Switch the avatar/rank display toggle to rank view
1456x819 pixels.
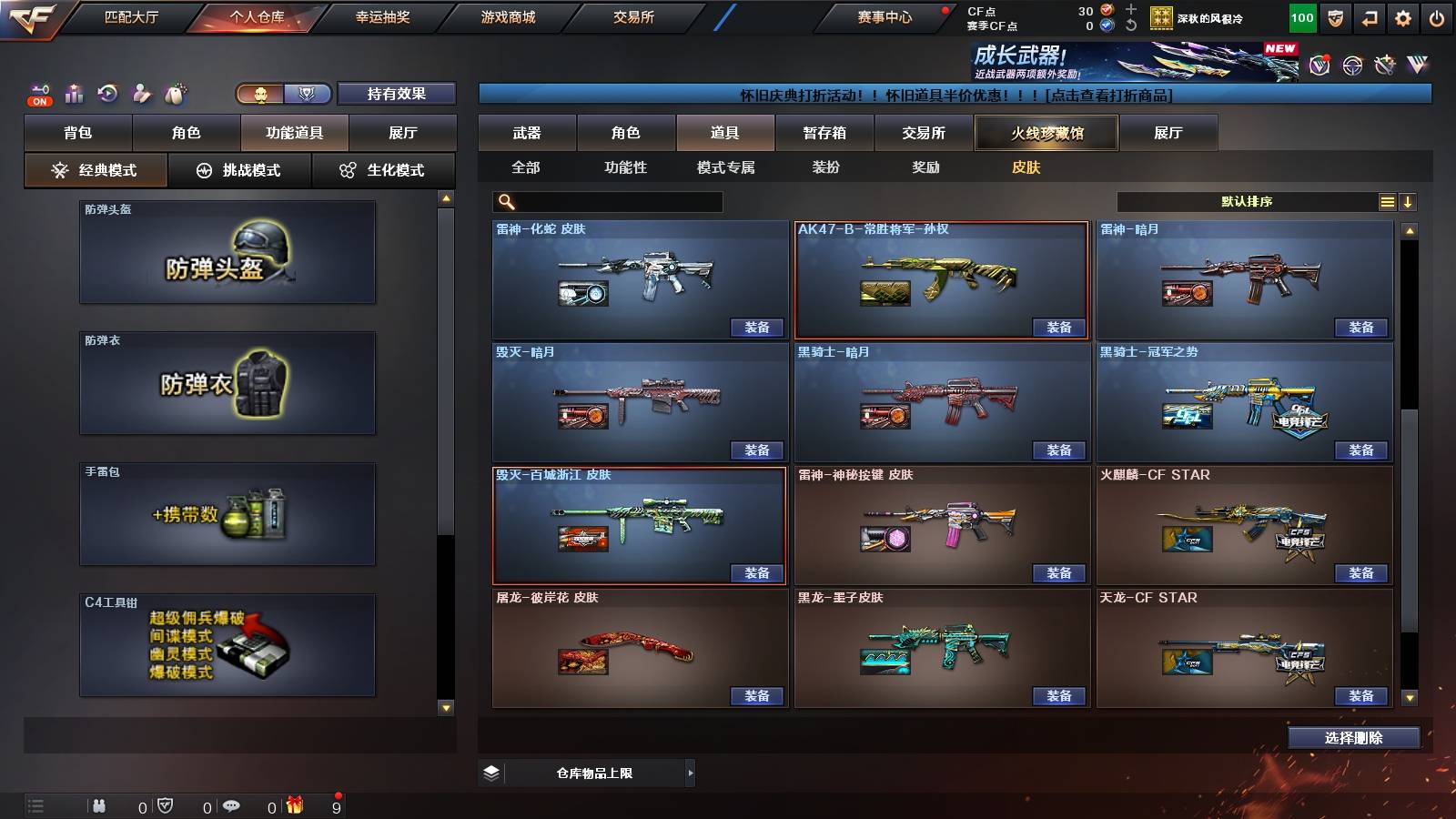[308, 94]
